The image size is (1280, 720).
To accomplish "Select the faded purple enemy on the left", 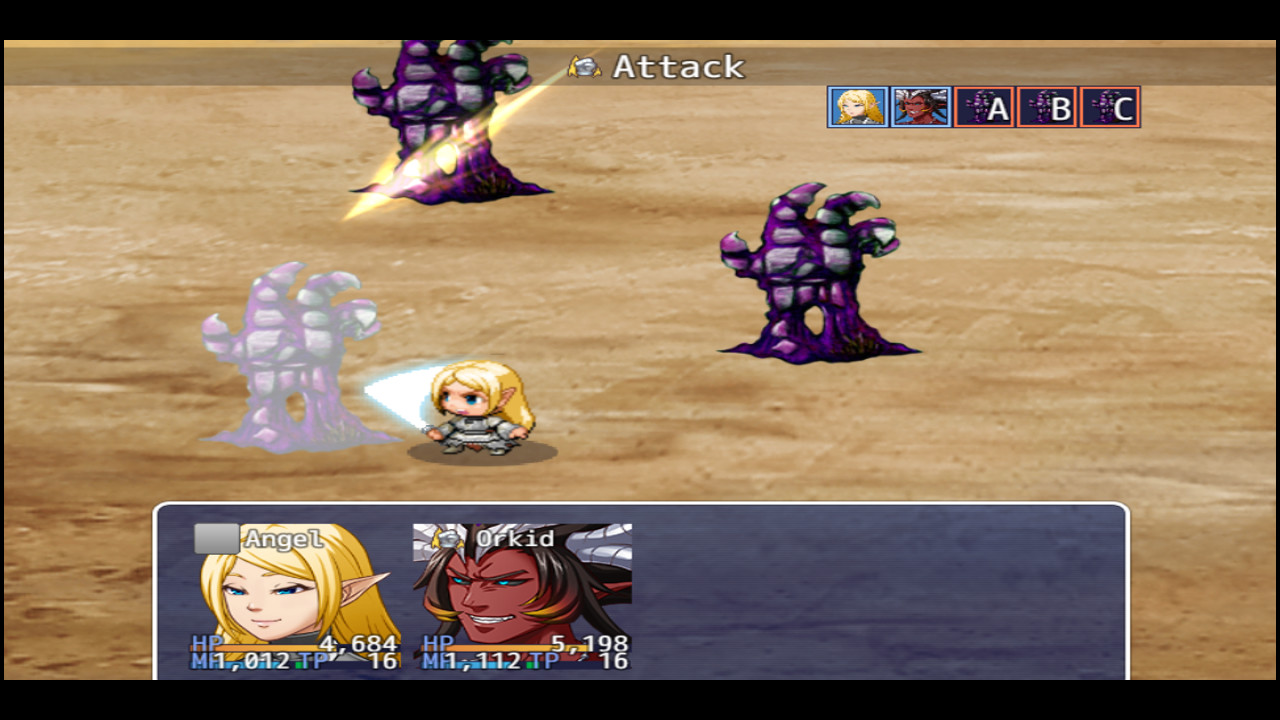I will [290, 350].
